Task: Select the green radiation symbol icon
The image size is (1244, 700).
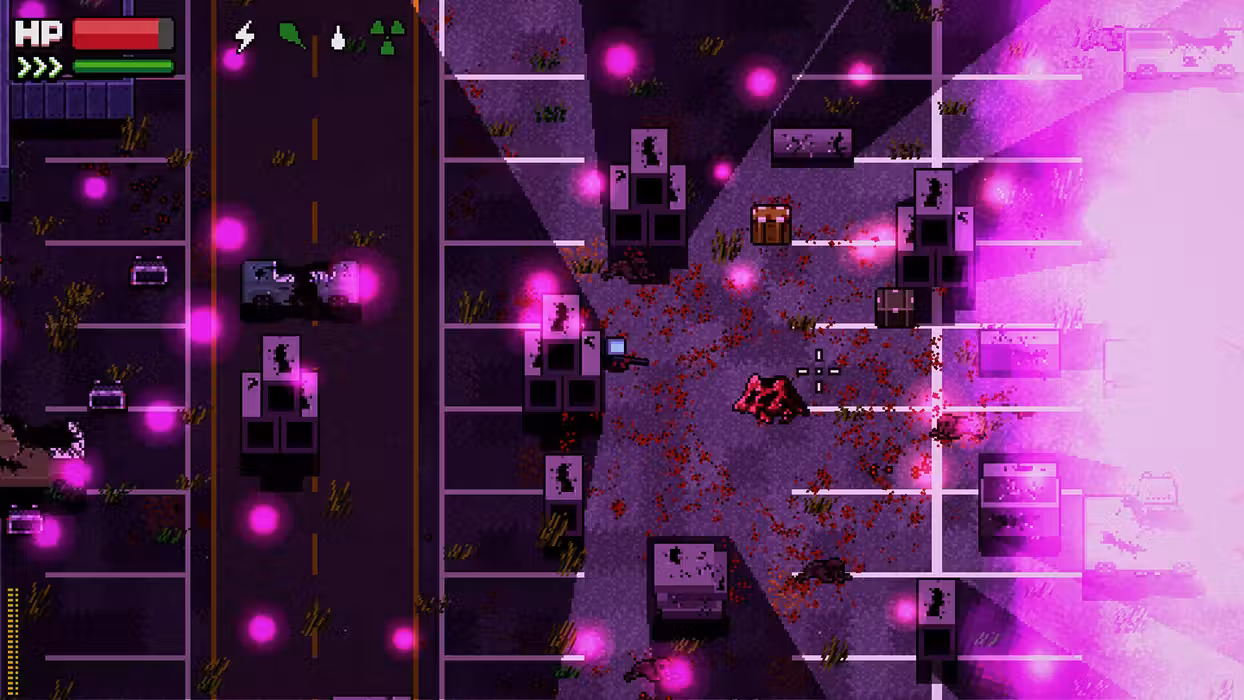Action: click(388, 37)
